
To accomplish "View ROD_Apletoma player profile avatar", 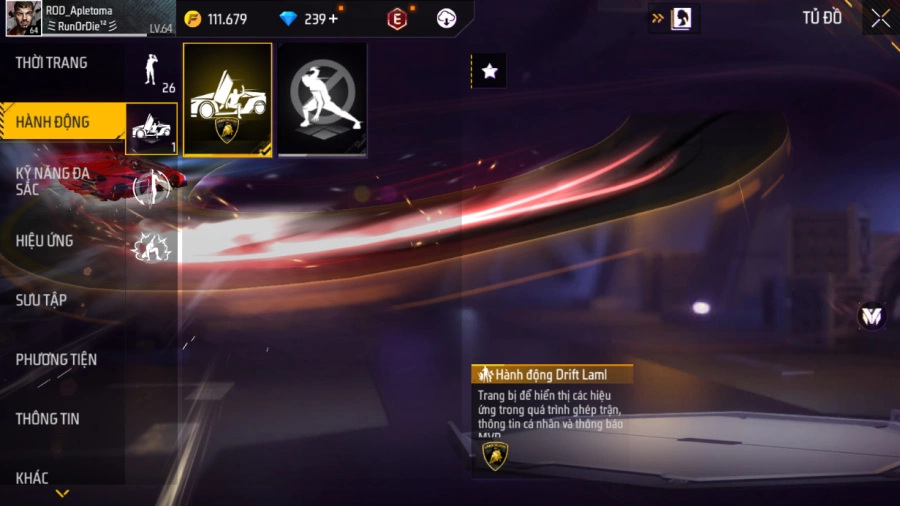I will 22,18.
